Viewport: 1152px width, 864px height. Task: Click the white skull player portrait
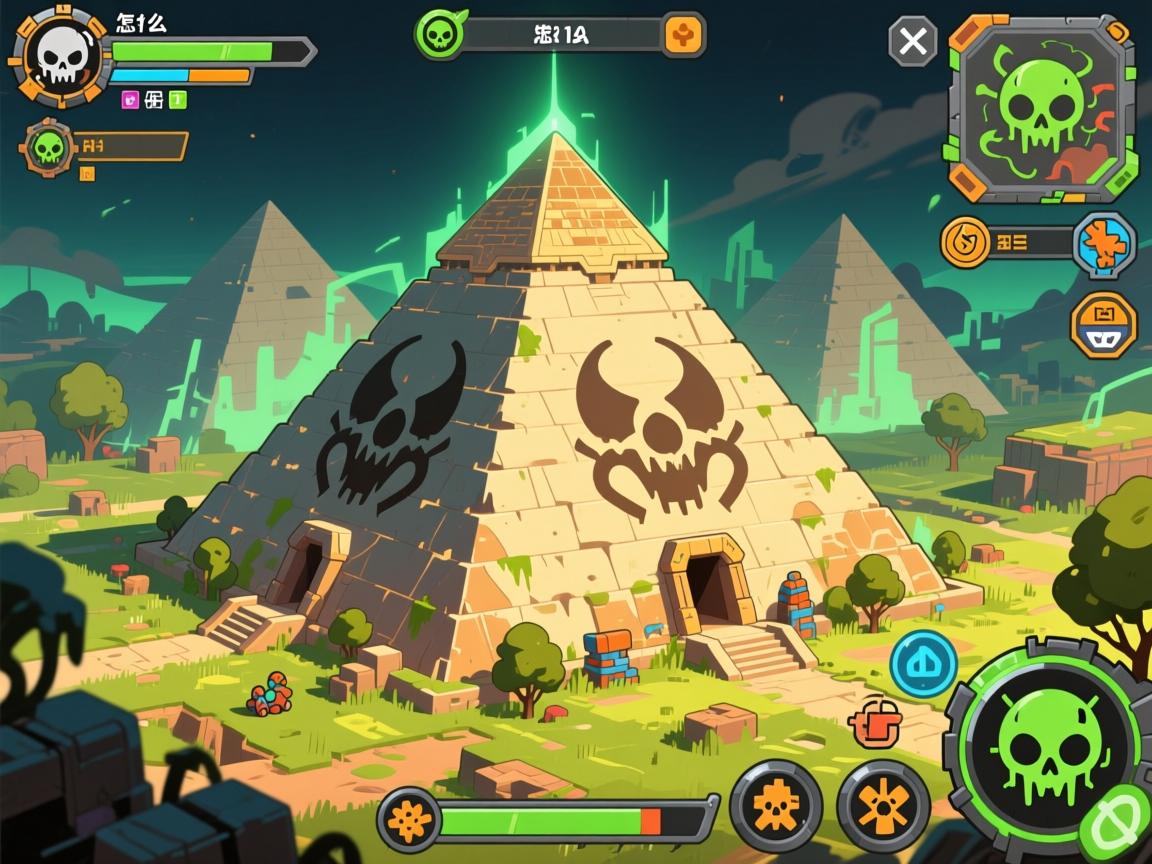(x=61, y=56)
